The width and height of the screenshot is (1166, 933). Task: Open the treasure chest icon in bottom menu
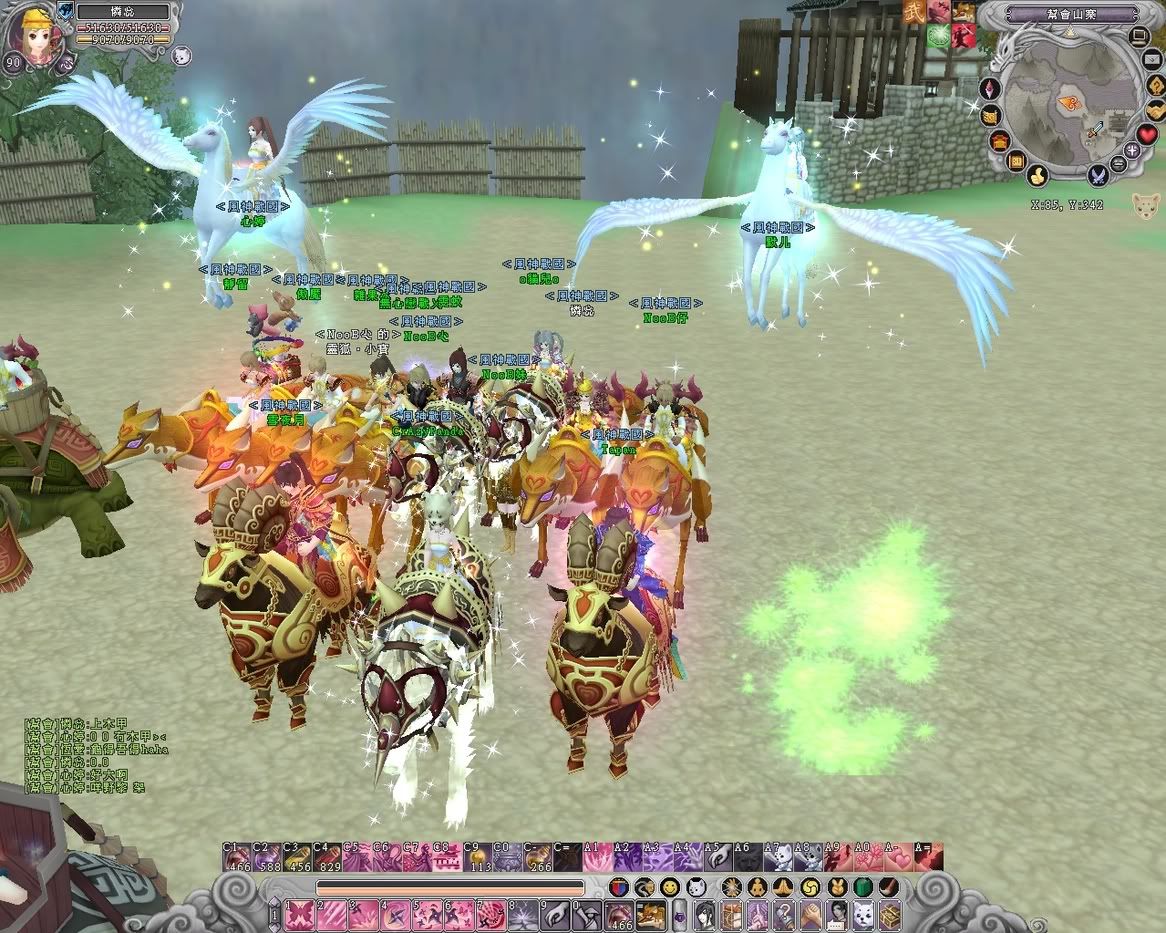[x=889, y=913]
